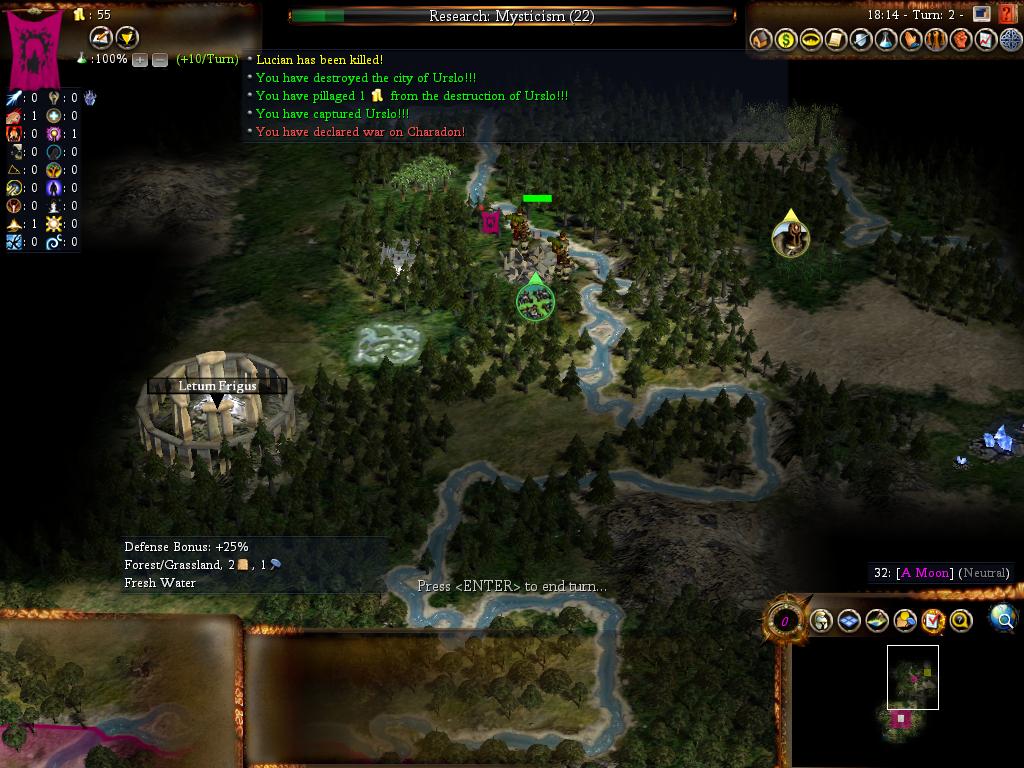
Task: Open the main menu monitor icon
Action: (982, 15)
